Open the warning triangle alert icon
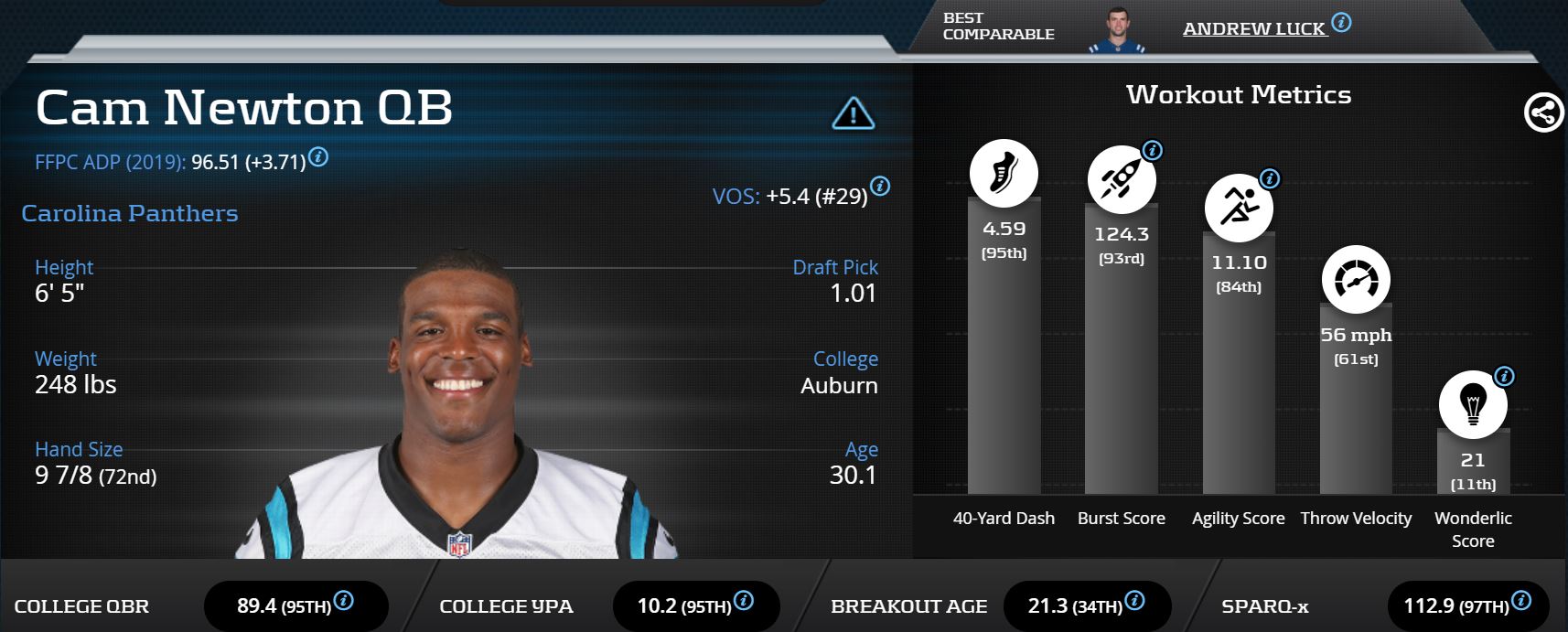This screenshot has height=632, width=1568. click(853, 113)
